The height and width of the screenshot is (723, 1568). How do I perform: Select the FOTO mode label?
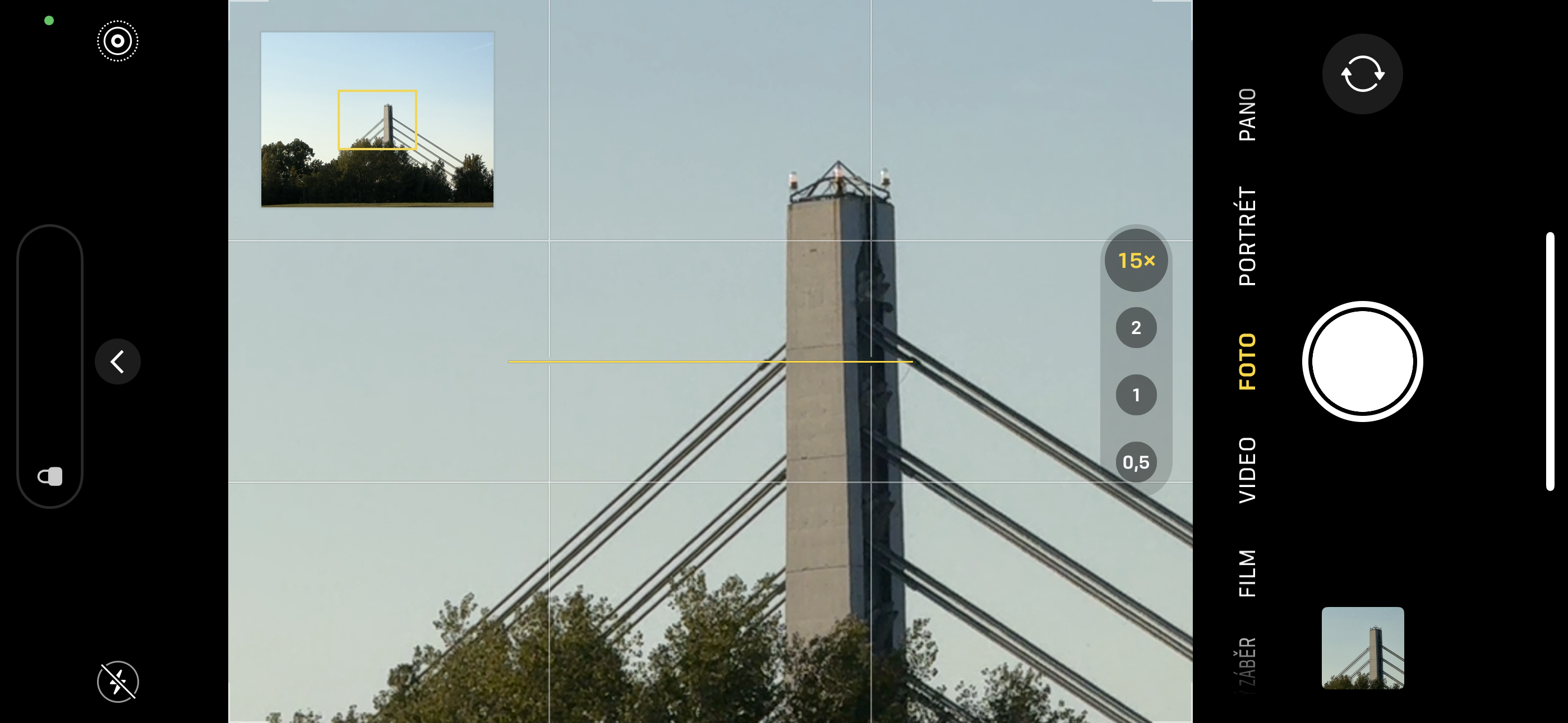[x=1247, y=361]
